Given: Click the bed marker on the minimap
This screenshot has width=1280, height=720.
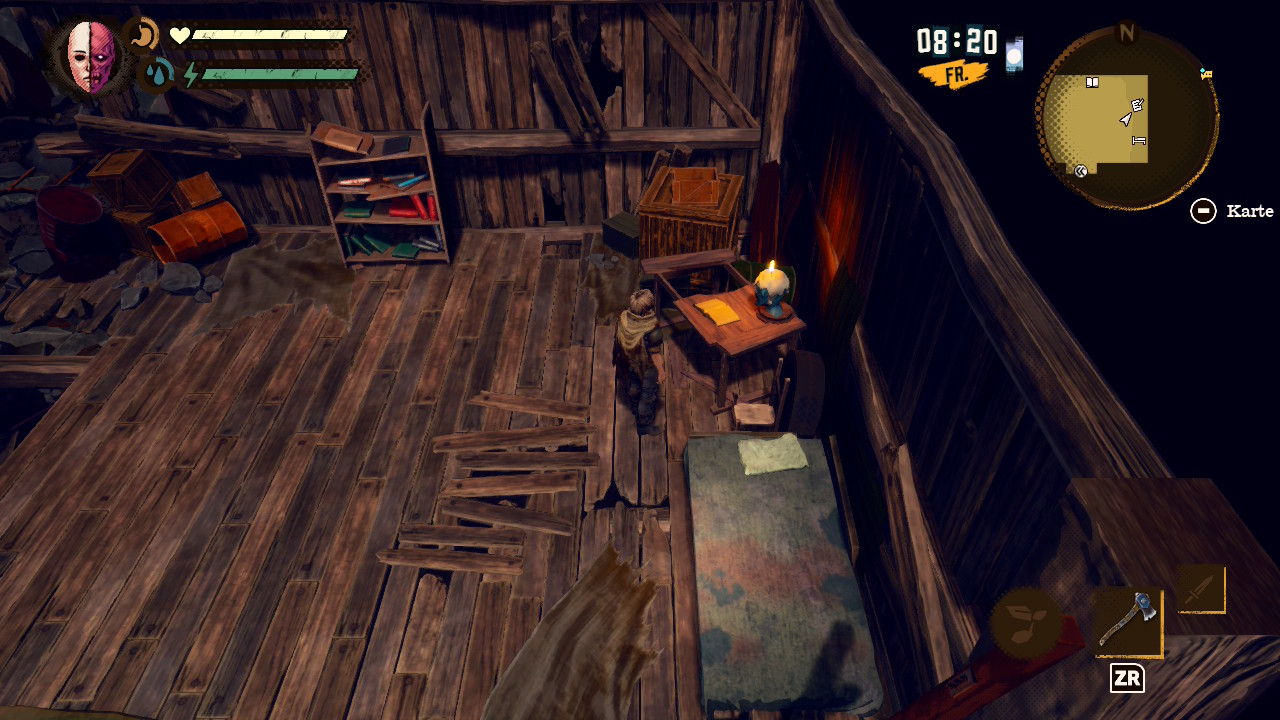Looking at the screenshot, I should [x=1138, y=141].
